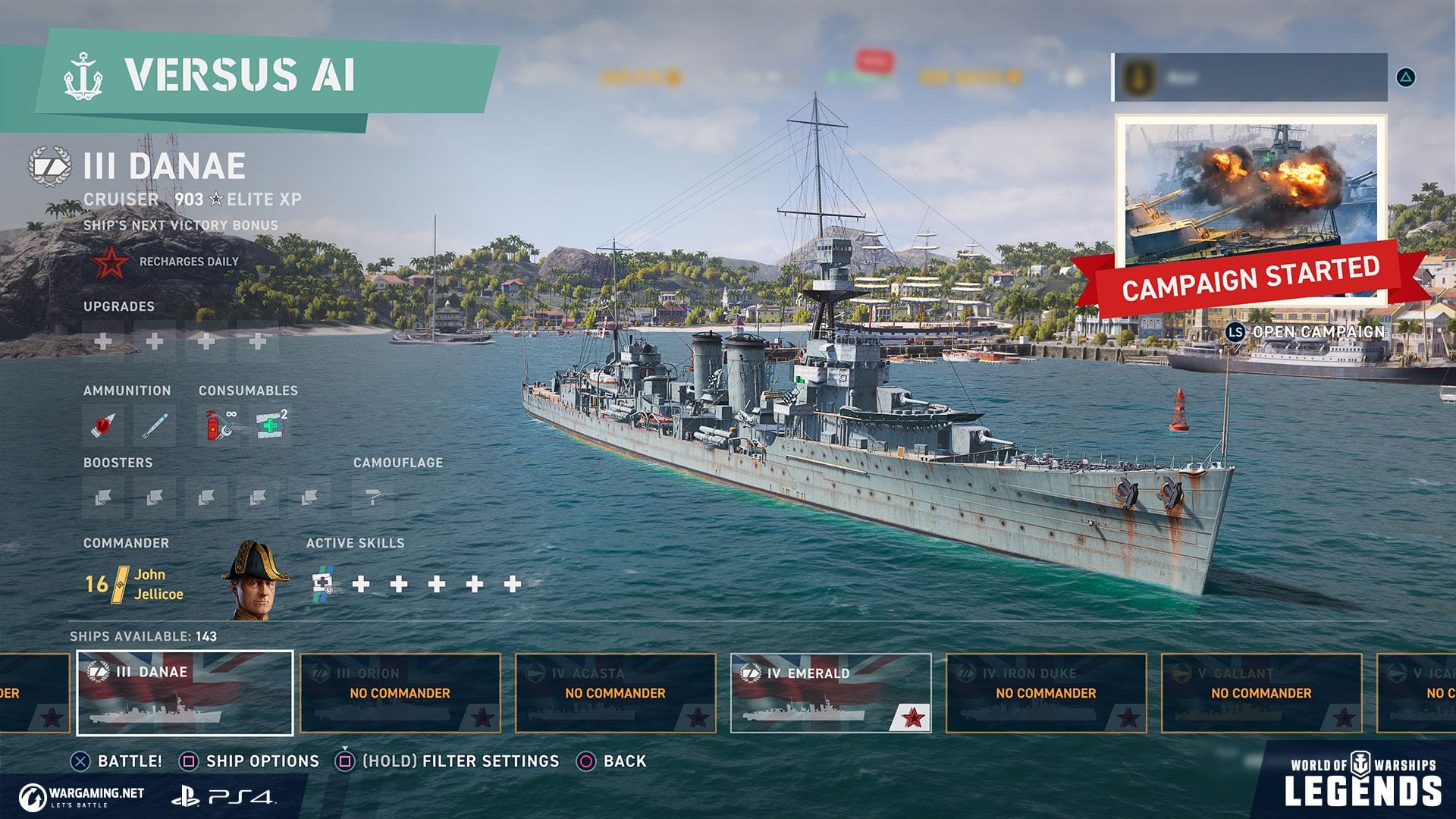This screenshot has height=819, width=1456.
Task: Select the V Gallant ship card
Action: [x=1261, y=692]
